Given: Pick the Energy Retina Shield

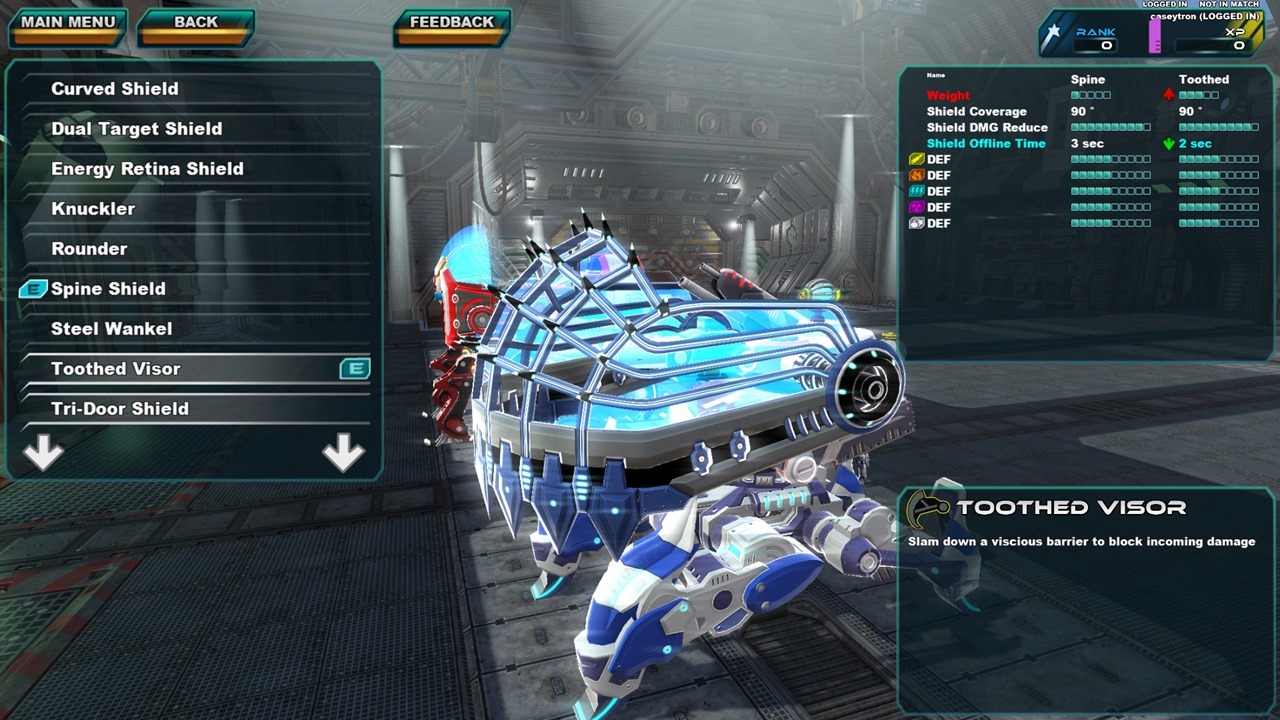Looking at the screenshot, I should click(x=147, y=169).
